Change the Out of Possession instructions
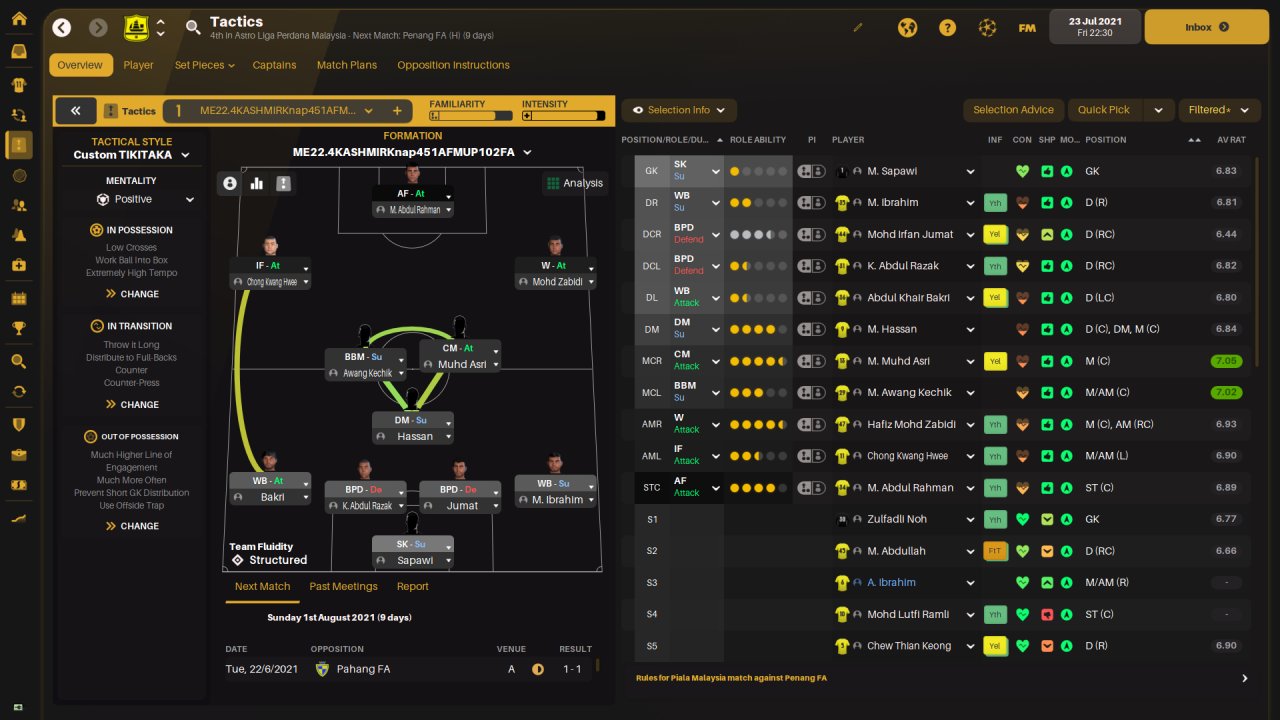 (132, 526)
